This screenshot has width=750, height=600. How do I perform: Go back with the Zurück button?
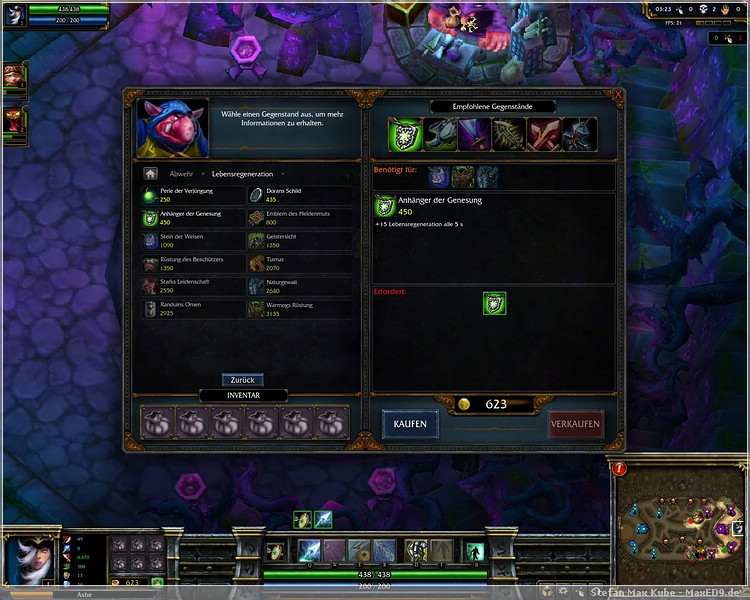pyautogui.click(x=242, y=380)
